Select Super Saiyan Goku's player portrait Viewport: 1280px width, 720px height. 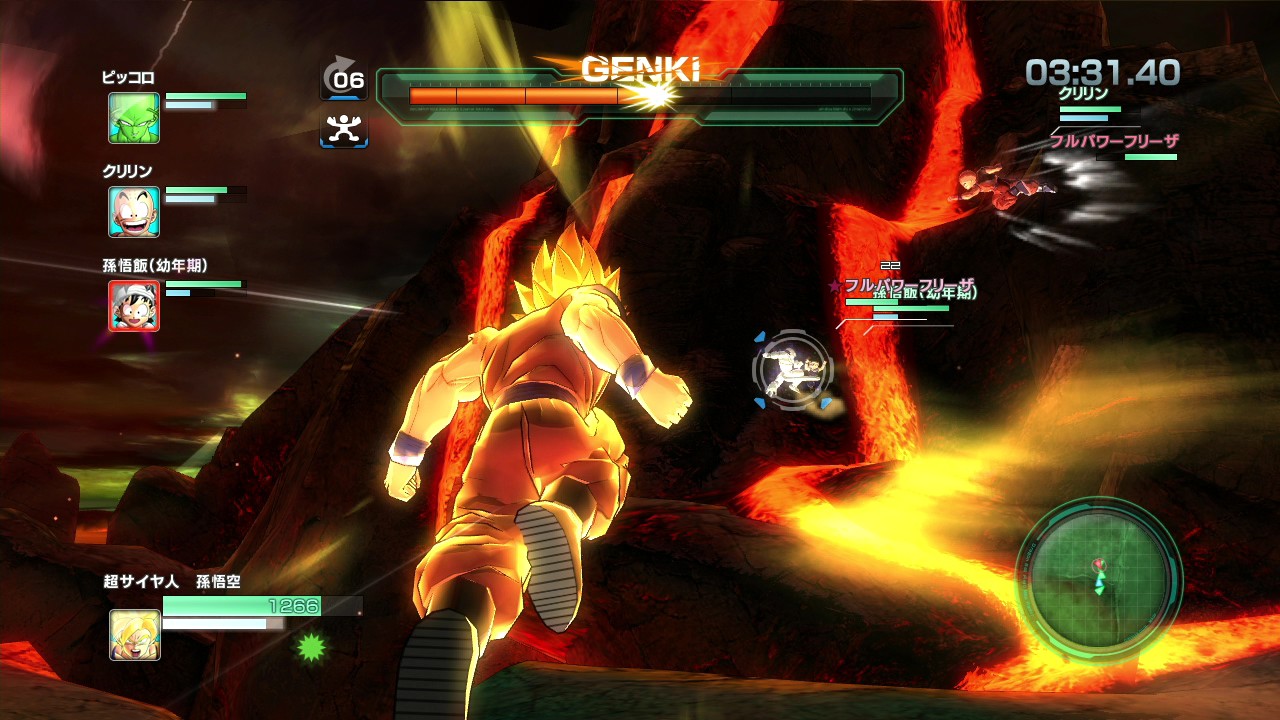(135, 635)
